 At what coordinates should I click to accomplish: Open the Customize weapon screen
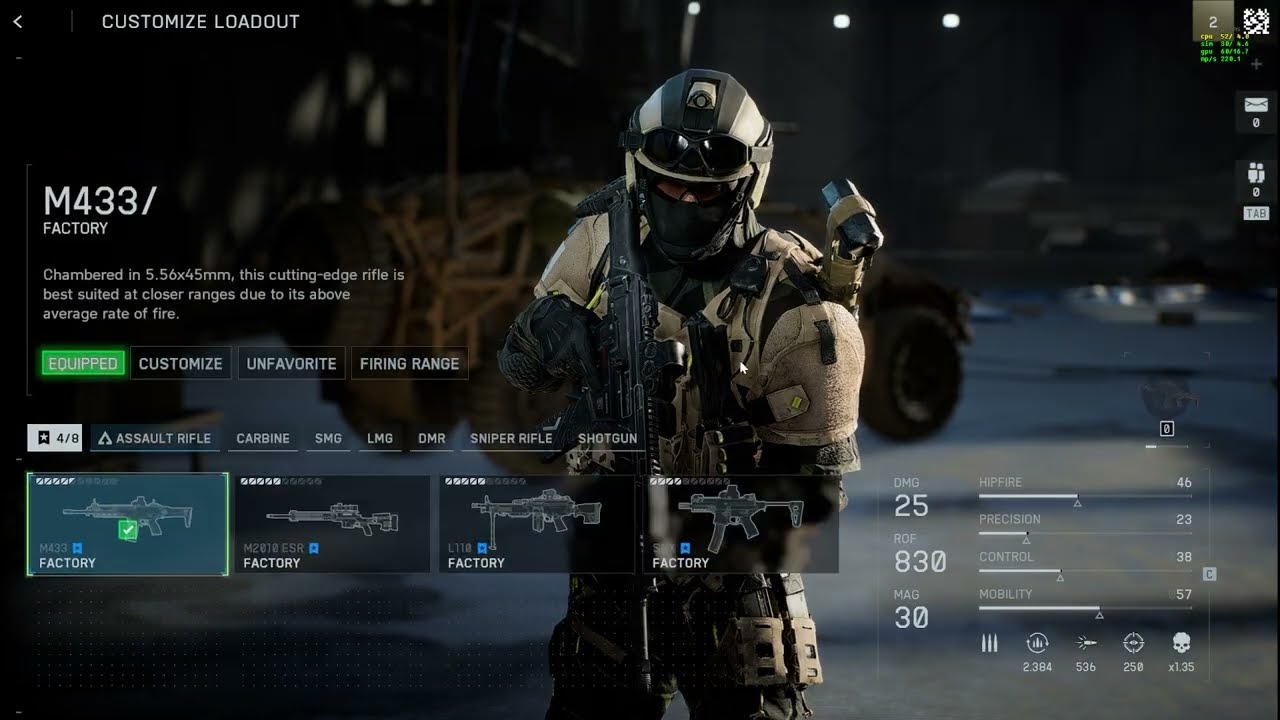[180, 363]
